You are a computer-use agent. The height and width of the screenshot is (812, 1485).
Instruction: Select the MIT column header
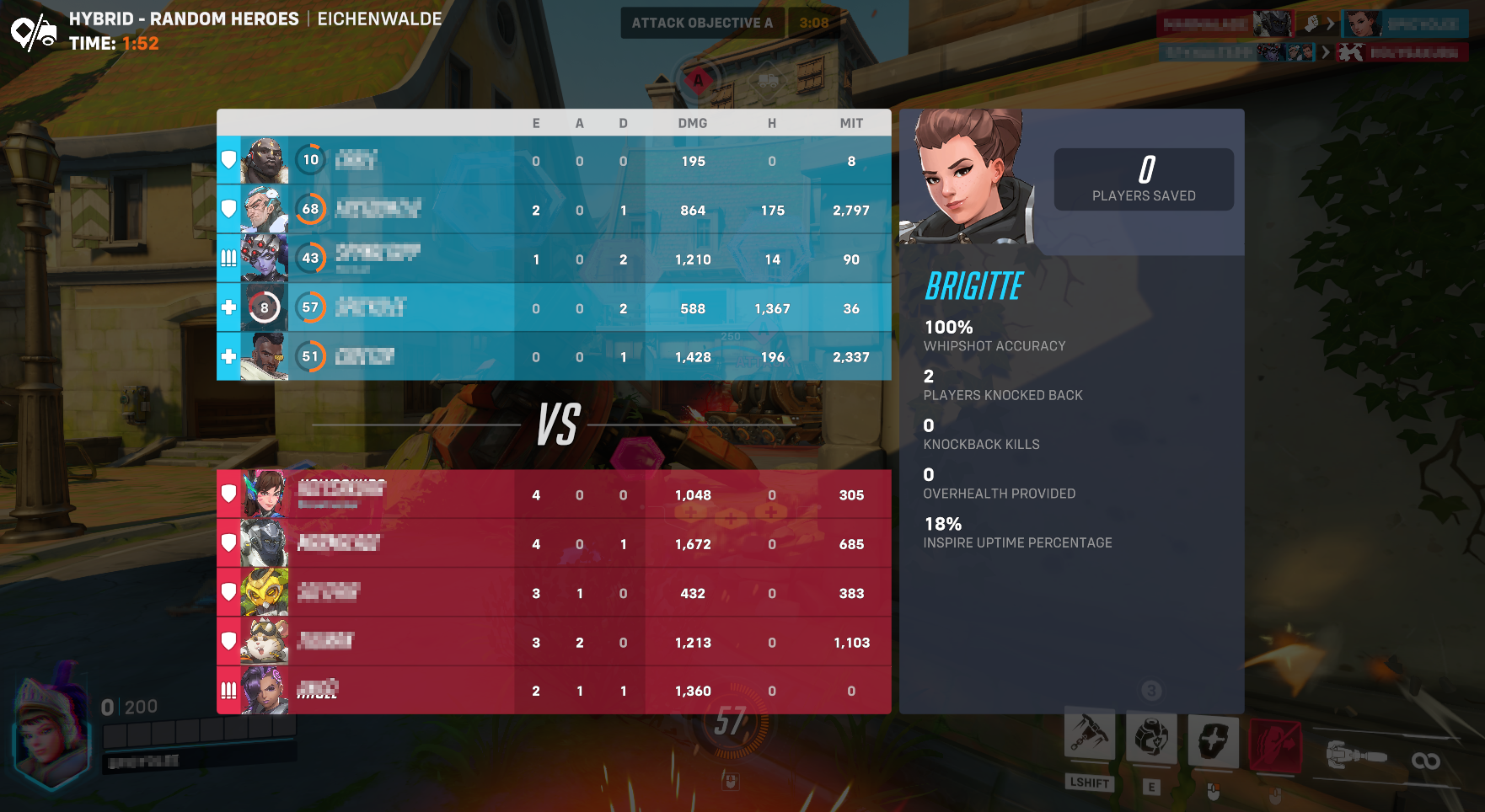click(851, 123)
